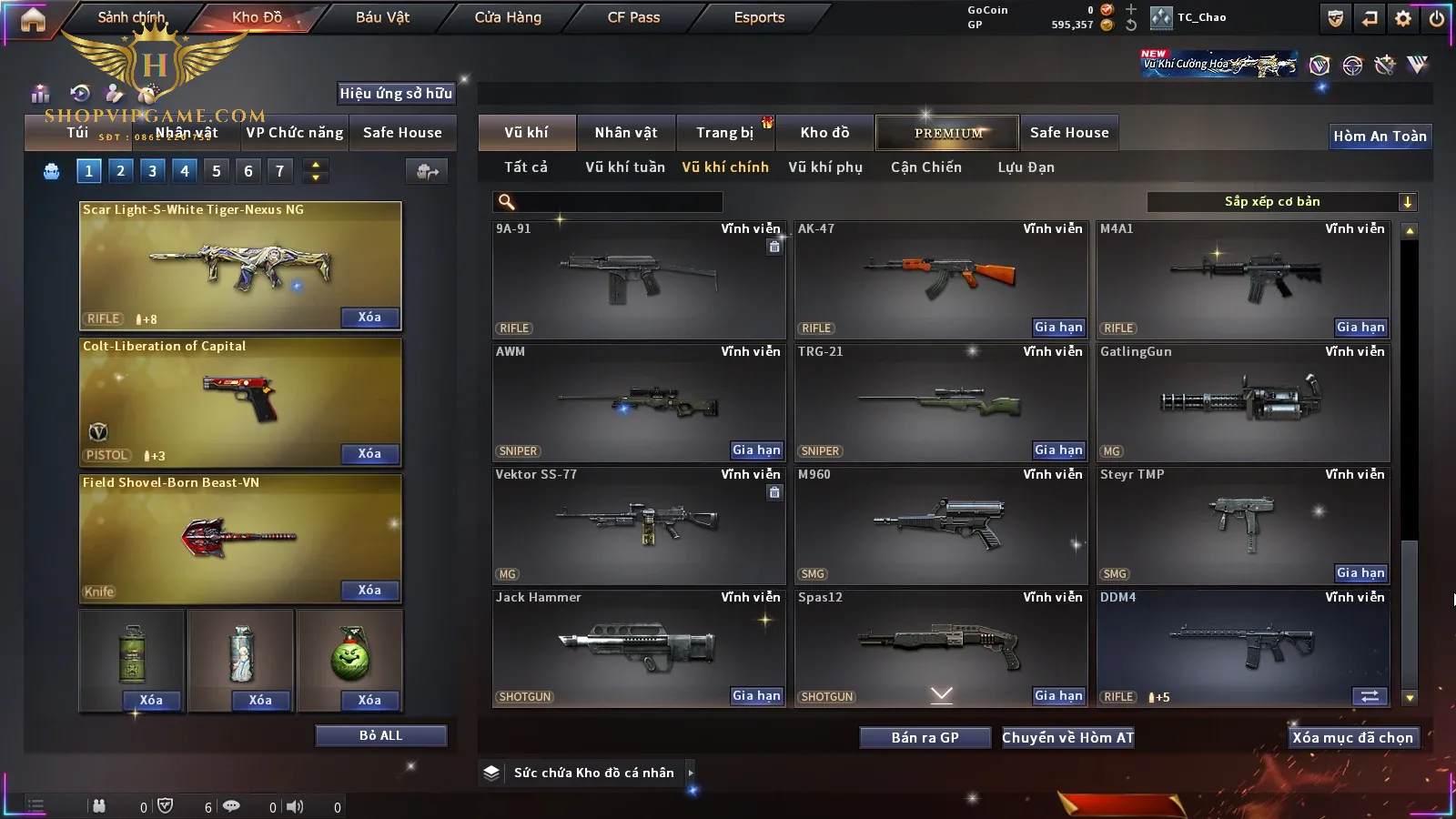1456x819 pixels.
Task: Switch to bag preset number 3
Action: [x=152, y=171]
